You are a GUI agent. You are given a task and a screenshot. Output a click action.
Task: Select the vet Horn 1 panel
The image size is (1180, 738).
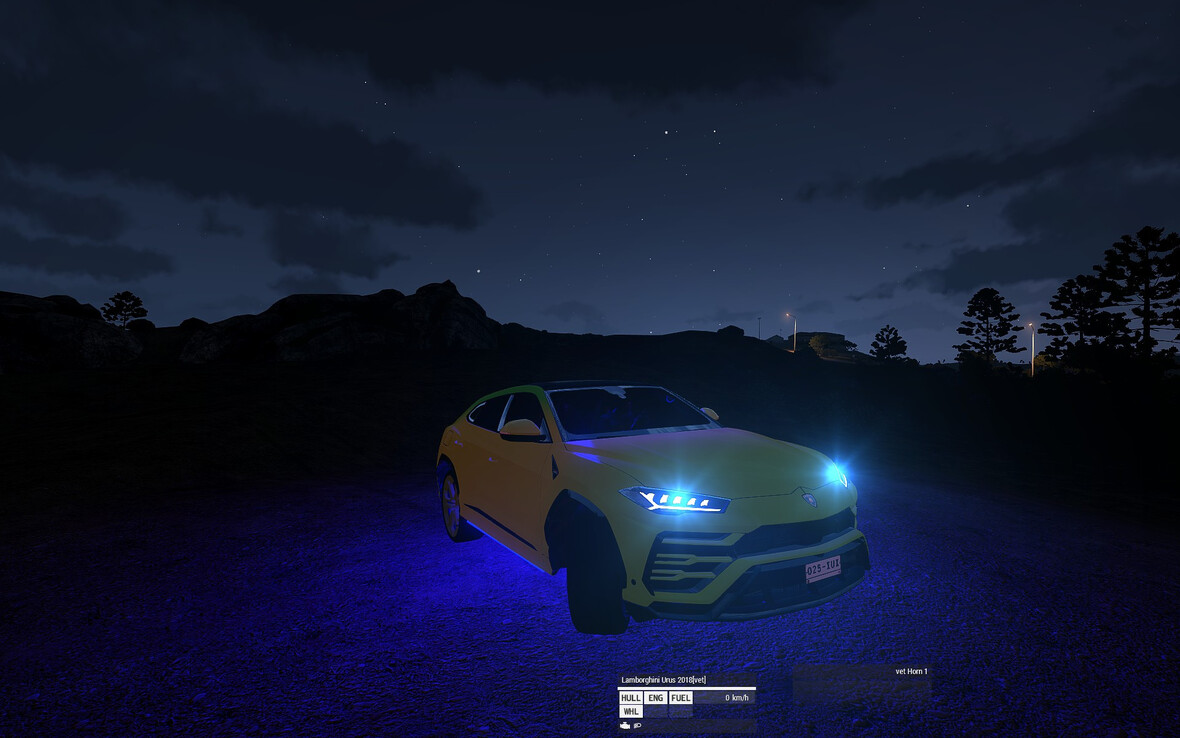pos(911,672)
